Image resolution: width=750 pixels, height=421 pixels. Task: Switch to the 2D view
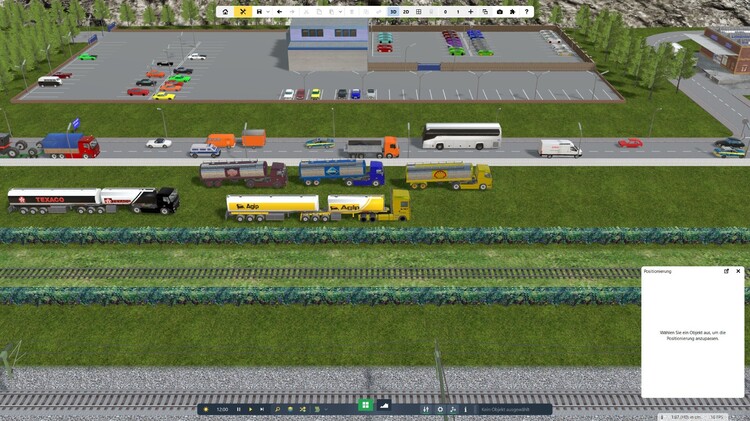click(x=406, y=12)
